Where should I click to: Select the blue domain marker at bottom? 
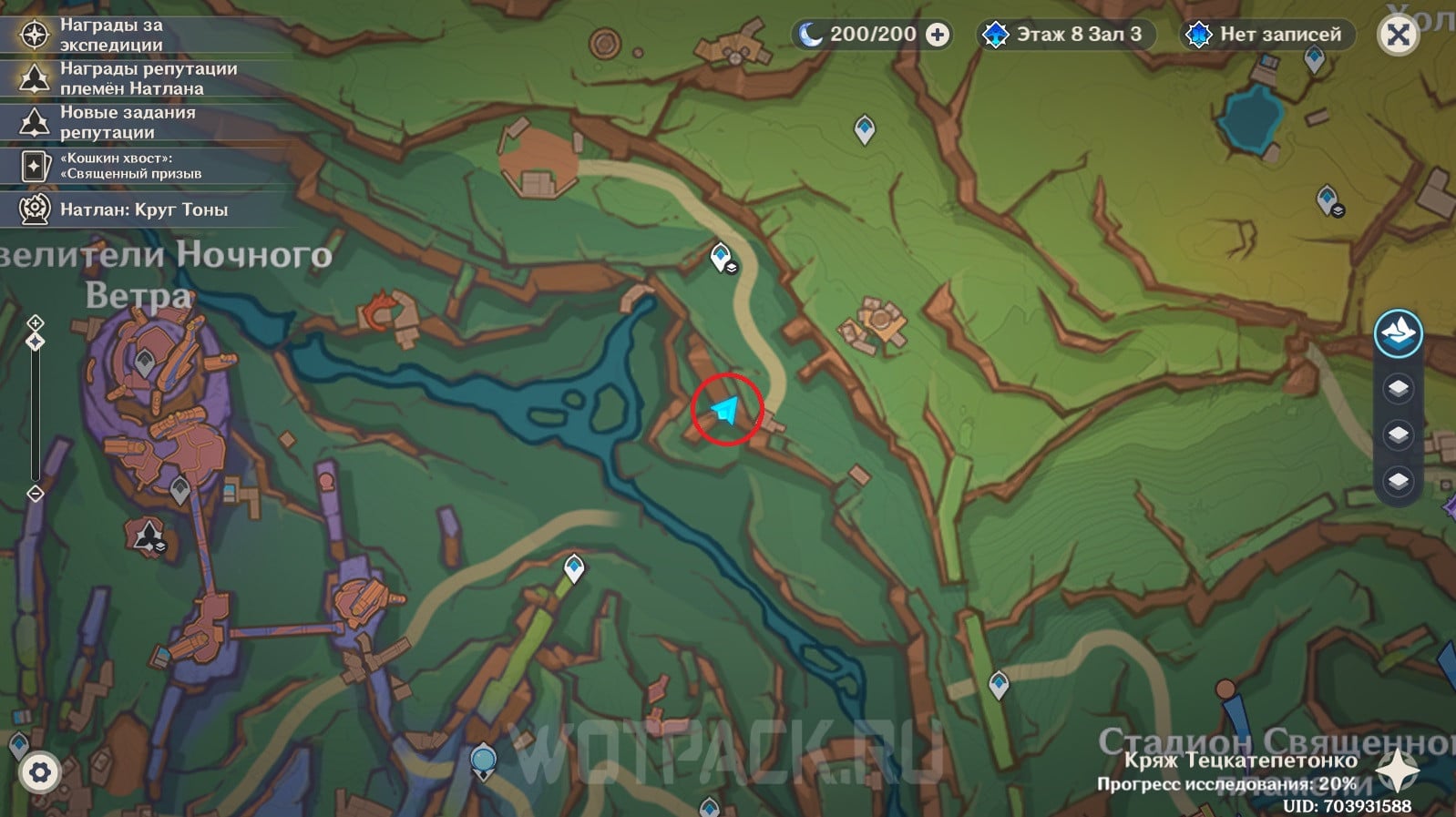[x=710, y=807]
